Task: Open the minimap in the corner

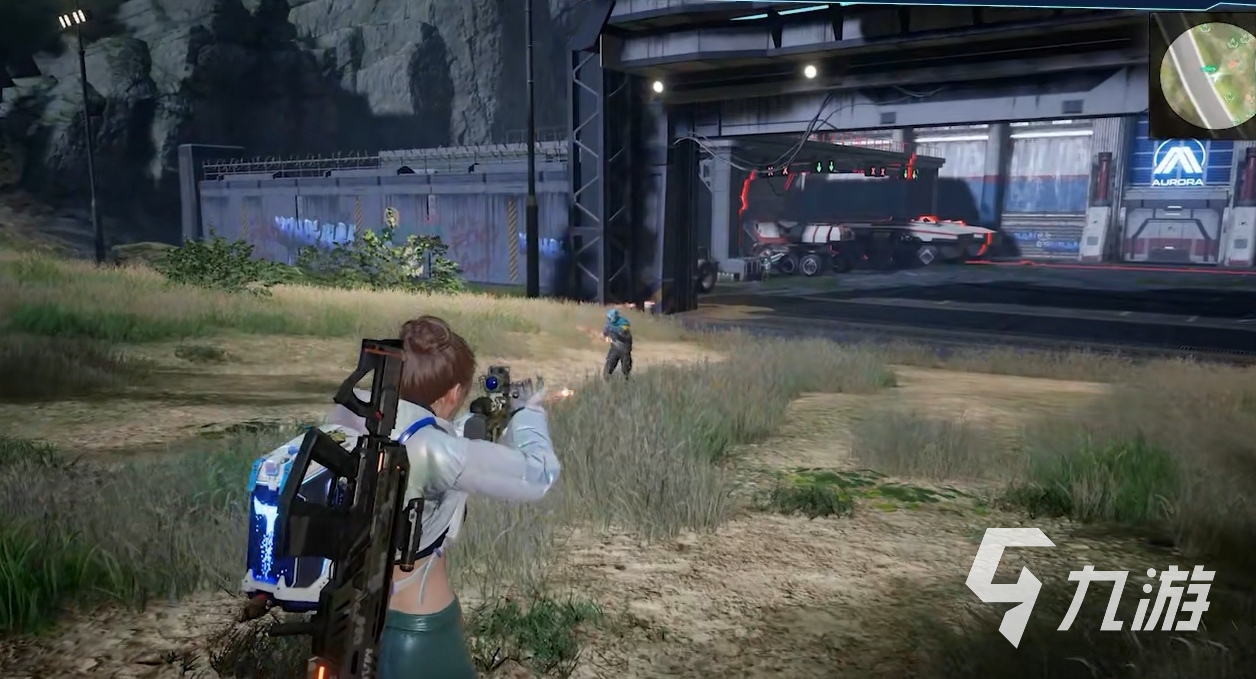Action: click(x=1204, y=74)
